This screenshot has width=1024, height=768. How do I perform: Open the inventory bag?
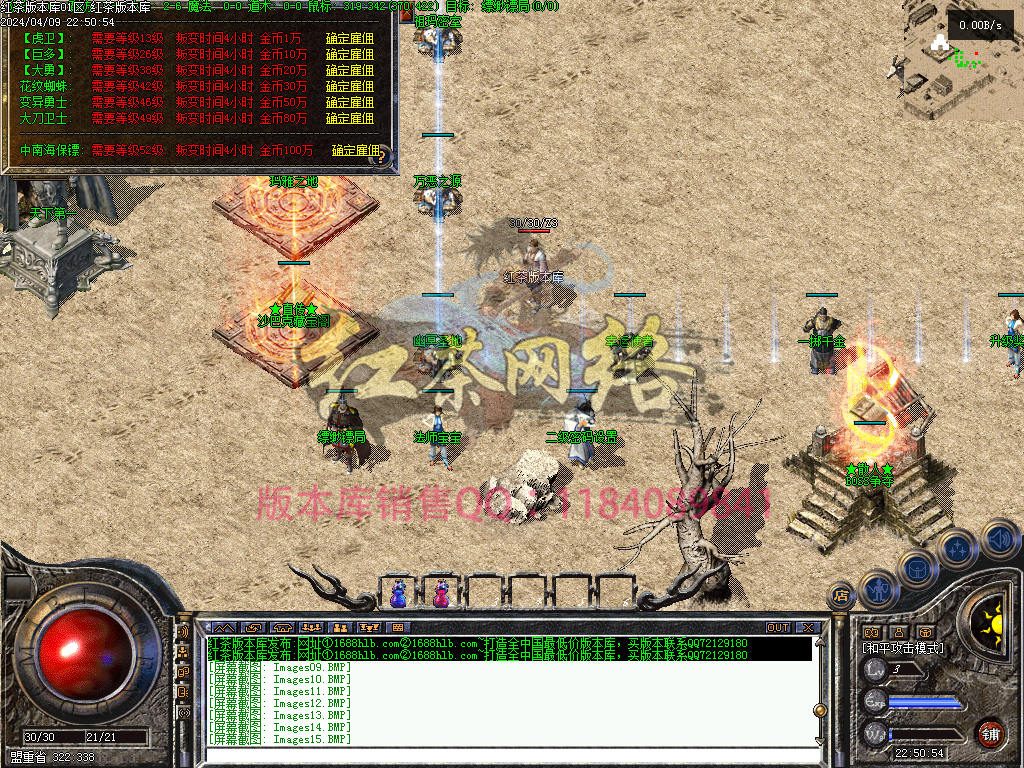click(918, 567)
